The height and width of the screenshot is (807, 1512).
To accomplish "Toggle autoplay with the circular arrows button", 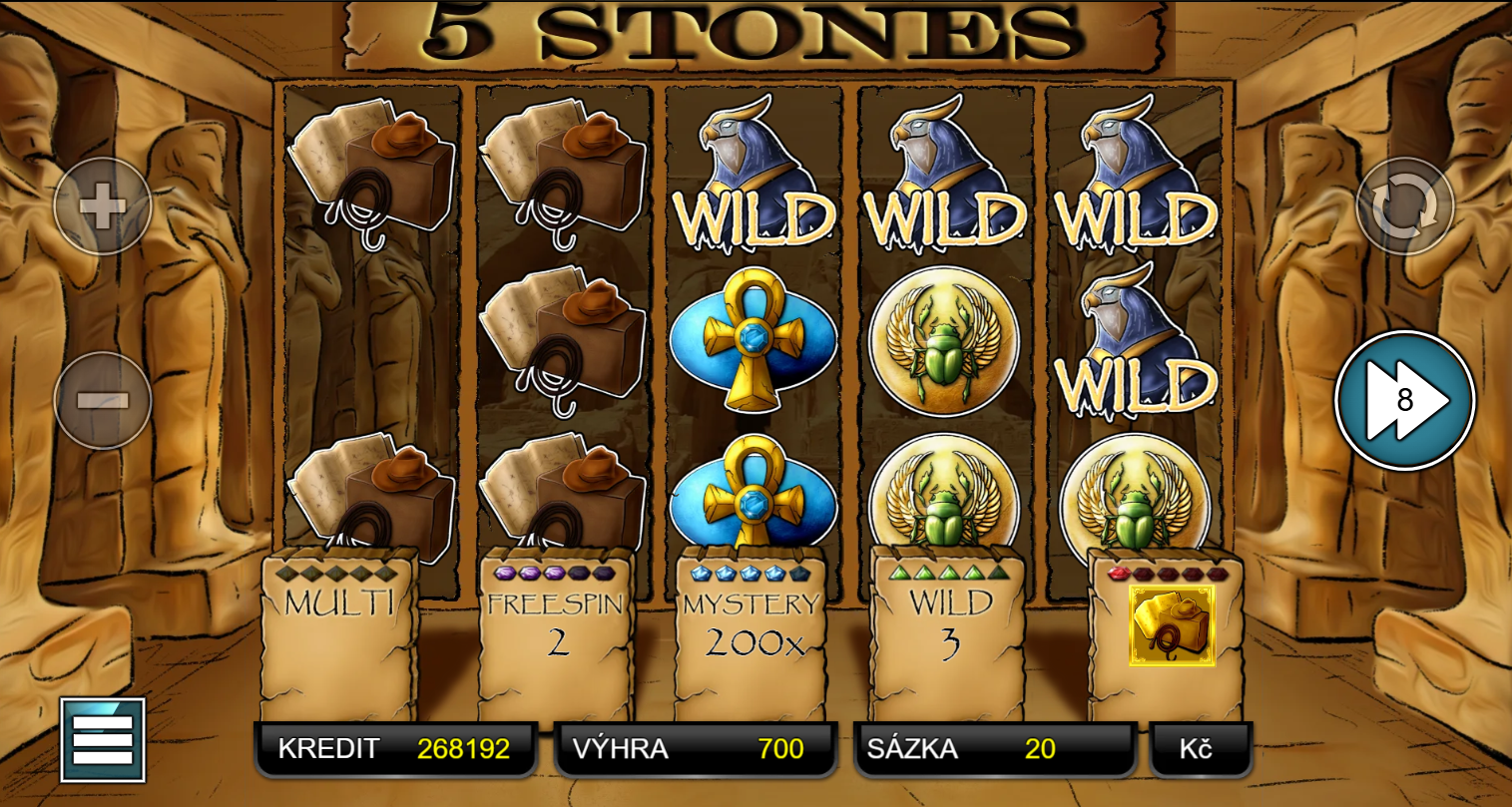I will click(1404, 206).
